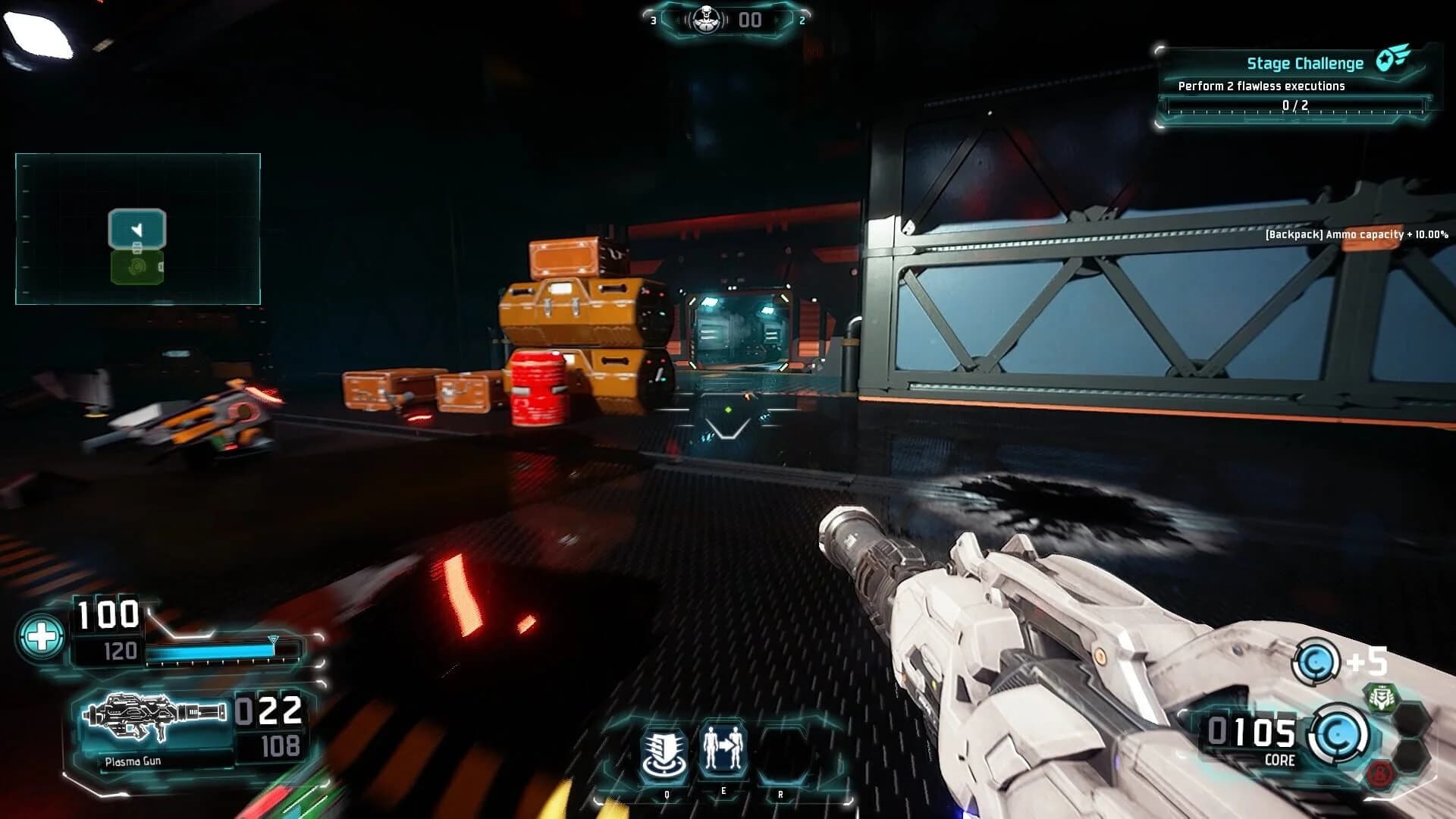
Task: Click the player arrow on the minimap
Action: (137, 229)
